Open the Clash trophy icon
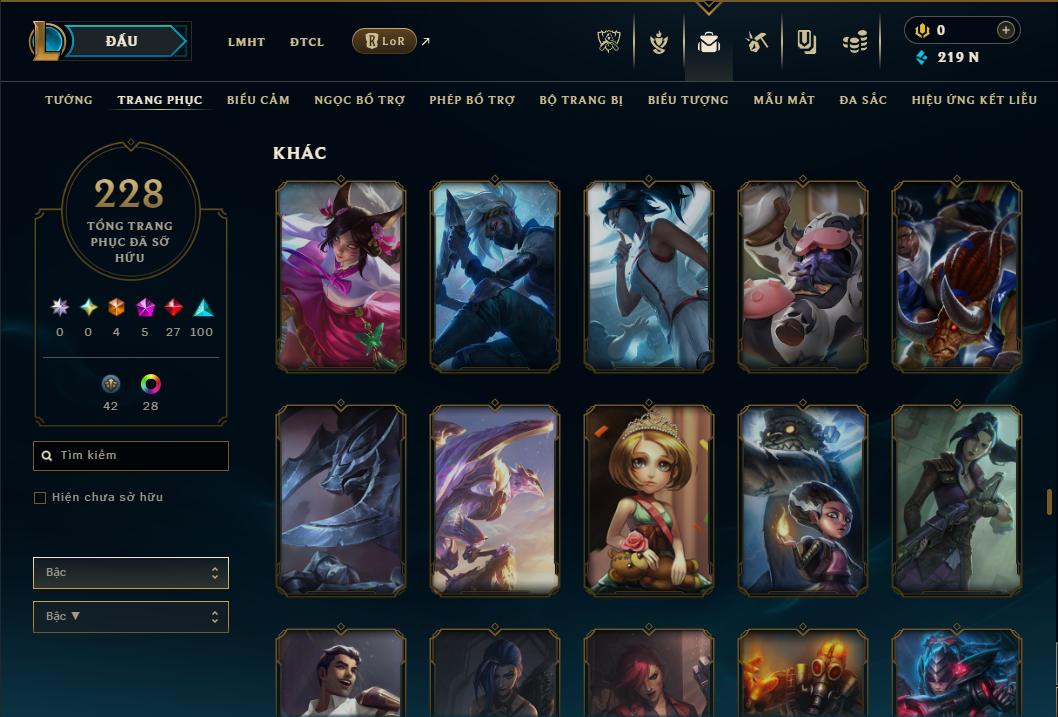The image size is (1058, 717). tap(609, 42)
